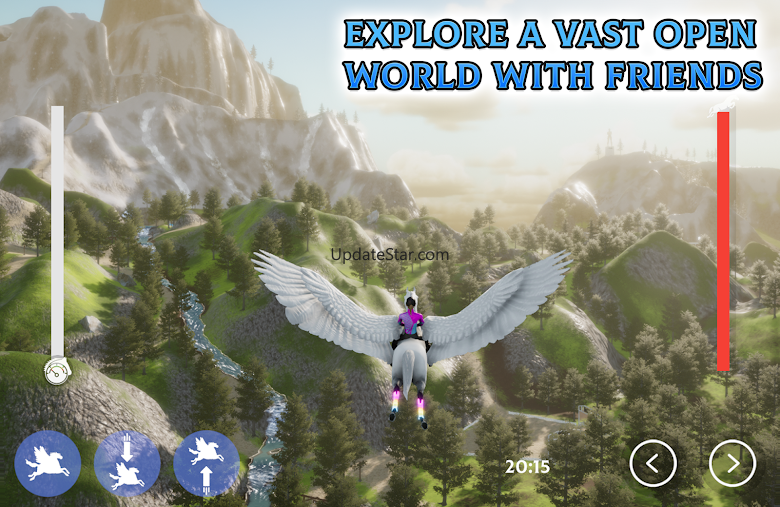The height and width of the screenshot is (507, 780).
Task: Click the speedometer slider handle
Action: point(56,372)
